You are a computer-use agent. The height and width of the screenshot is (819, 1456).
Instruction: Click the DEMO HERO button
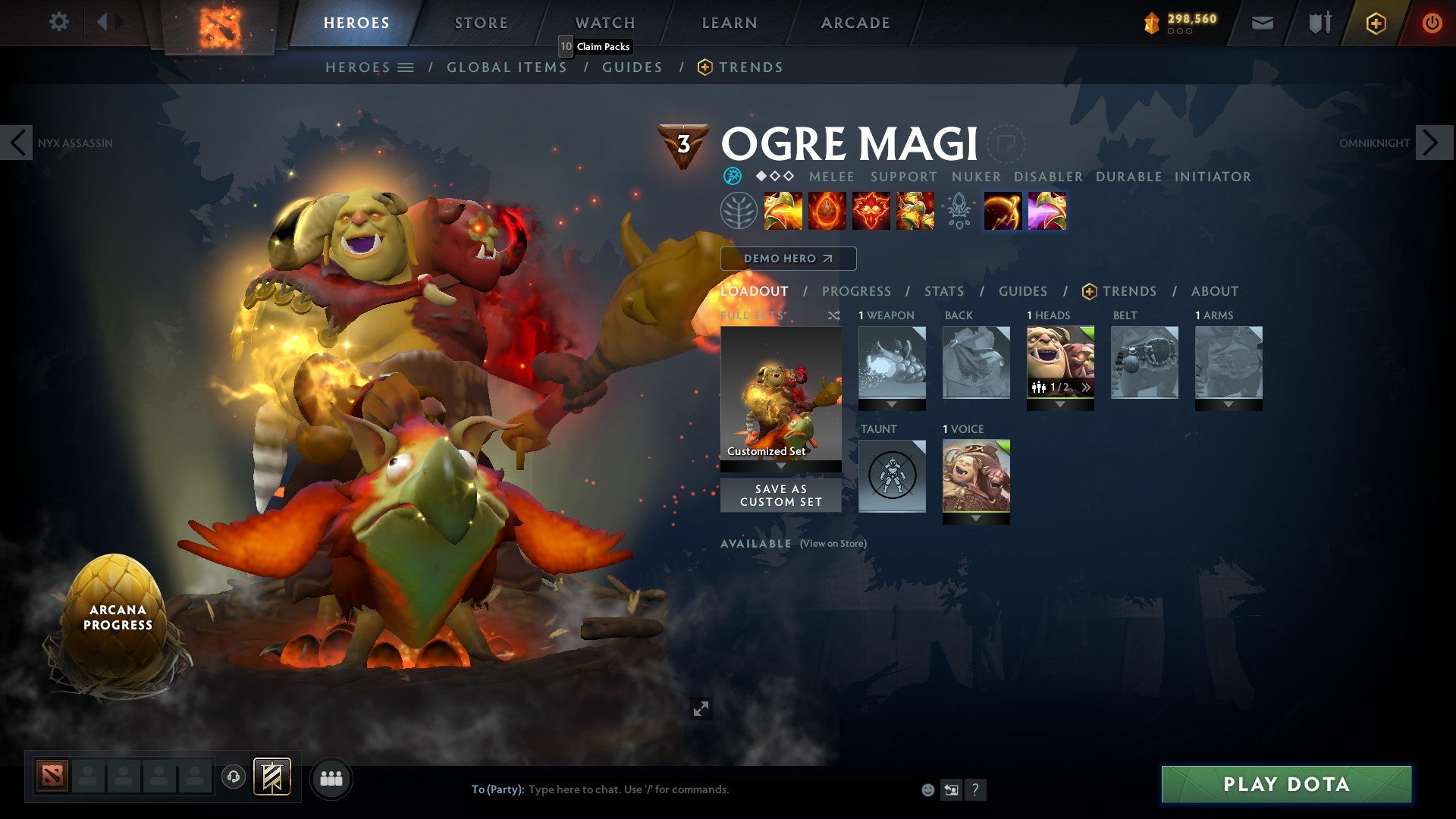pos(787,259)
